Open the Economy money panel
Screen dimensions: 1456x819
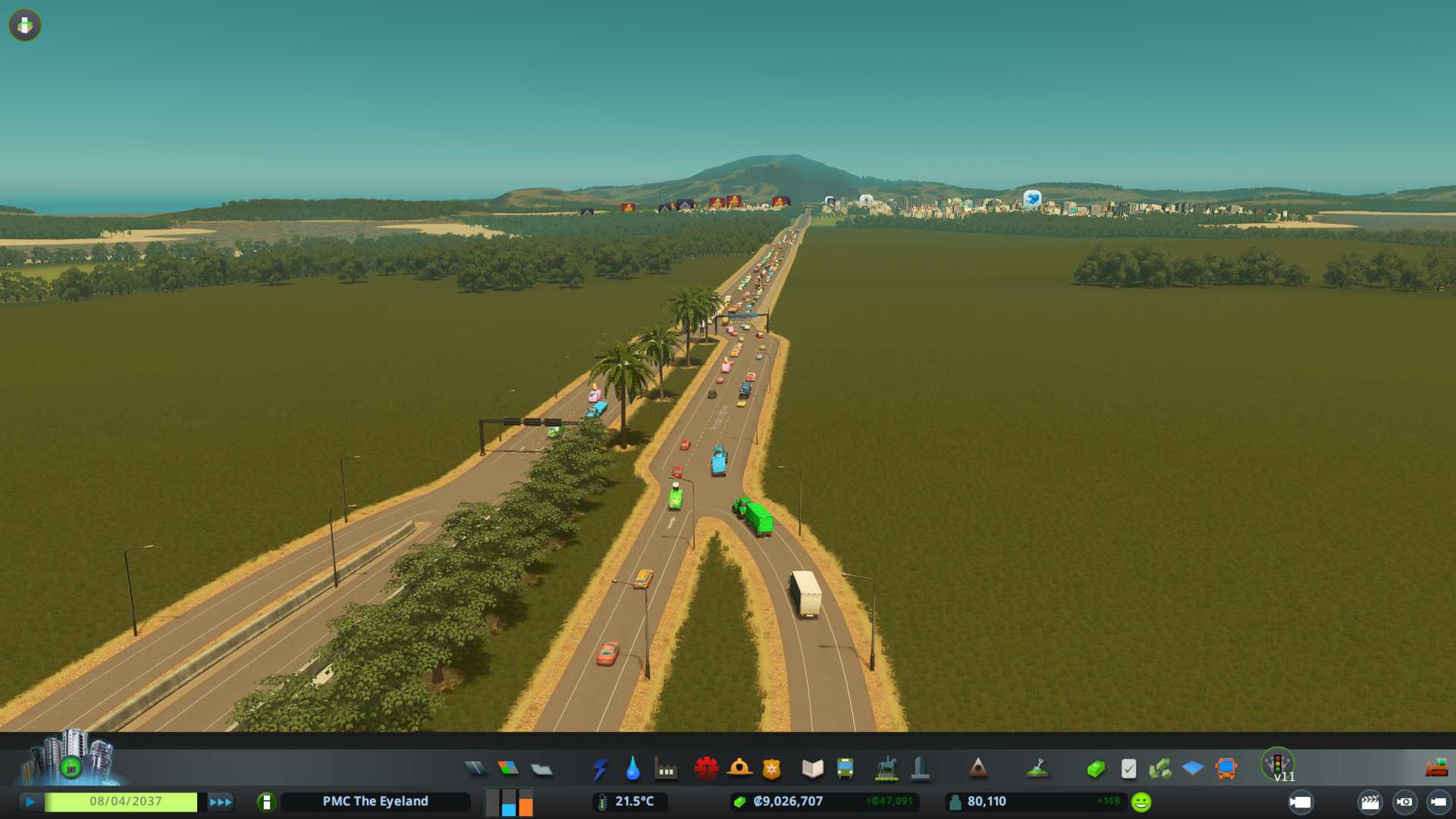point(1095,769)
